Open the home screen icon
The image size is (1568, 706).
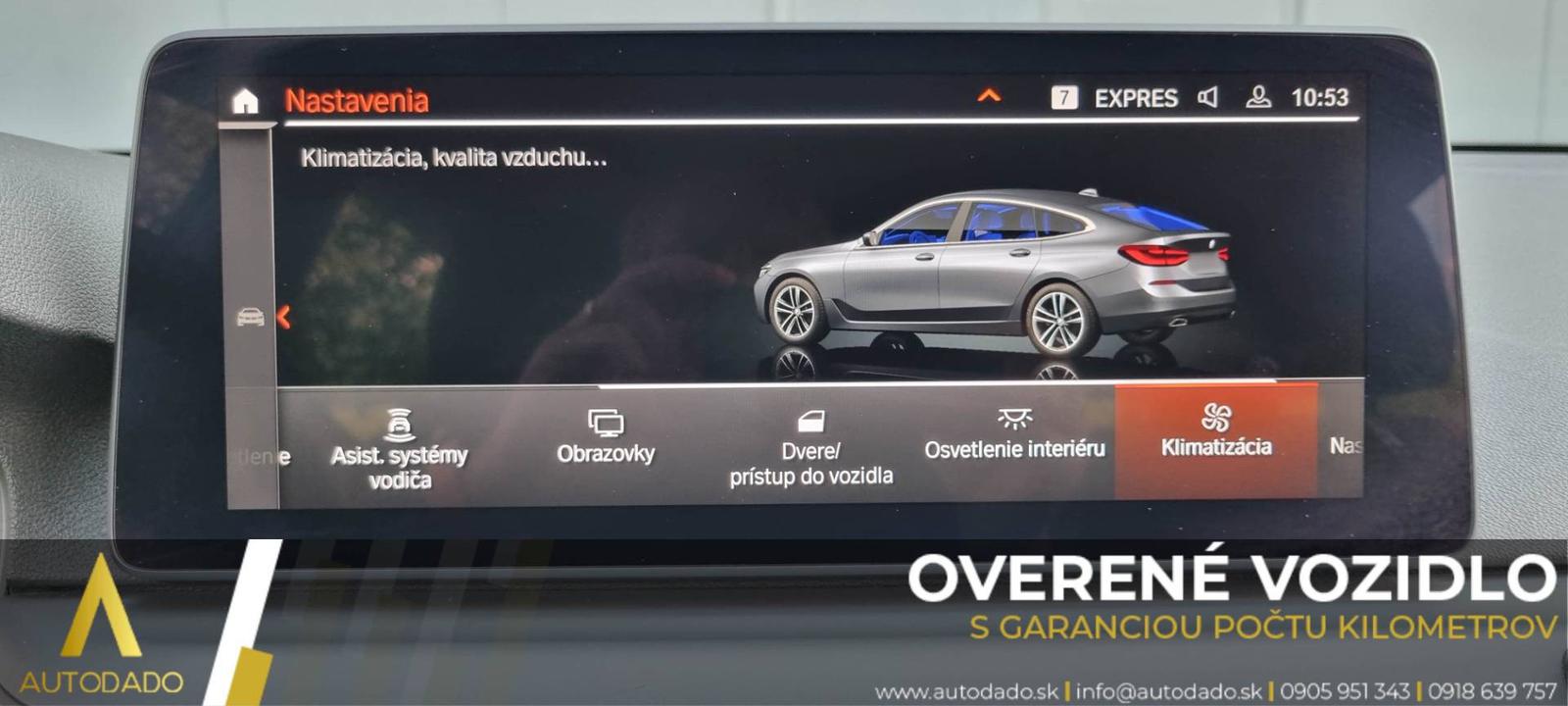(x=244, y=99)
